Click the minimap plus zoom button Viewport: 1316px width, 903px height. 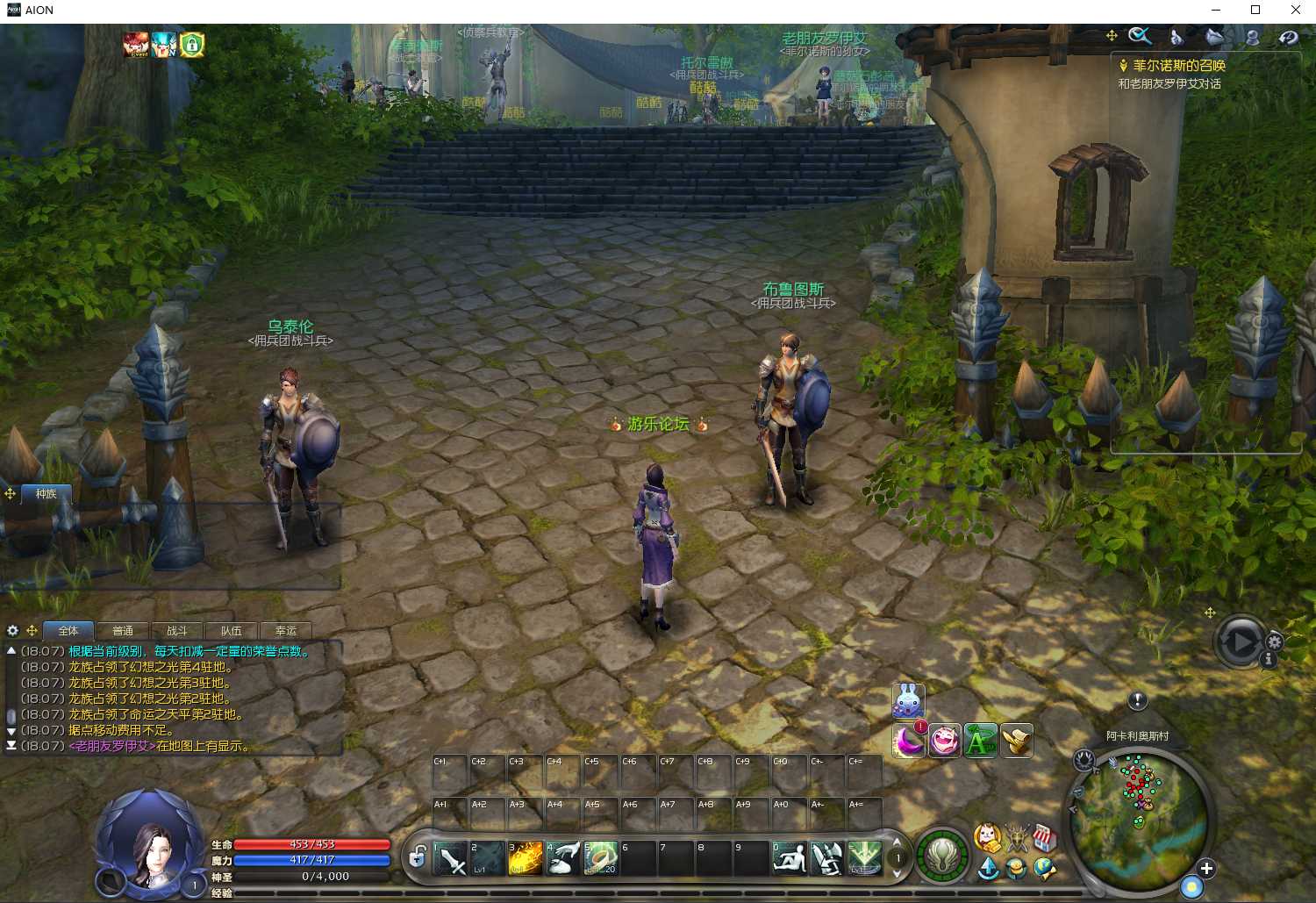click(1206, 868)
